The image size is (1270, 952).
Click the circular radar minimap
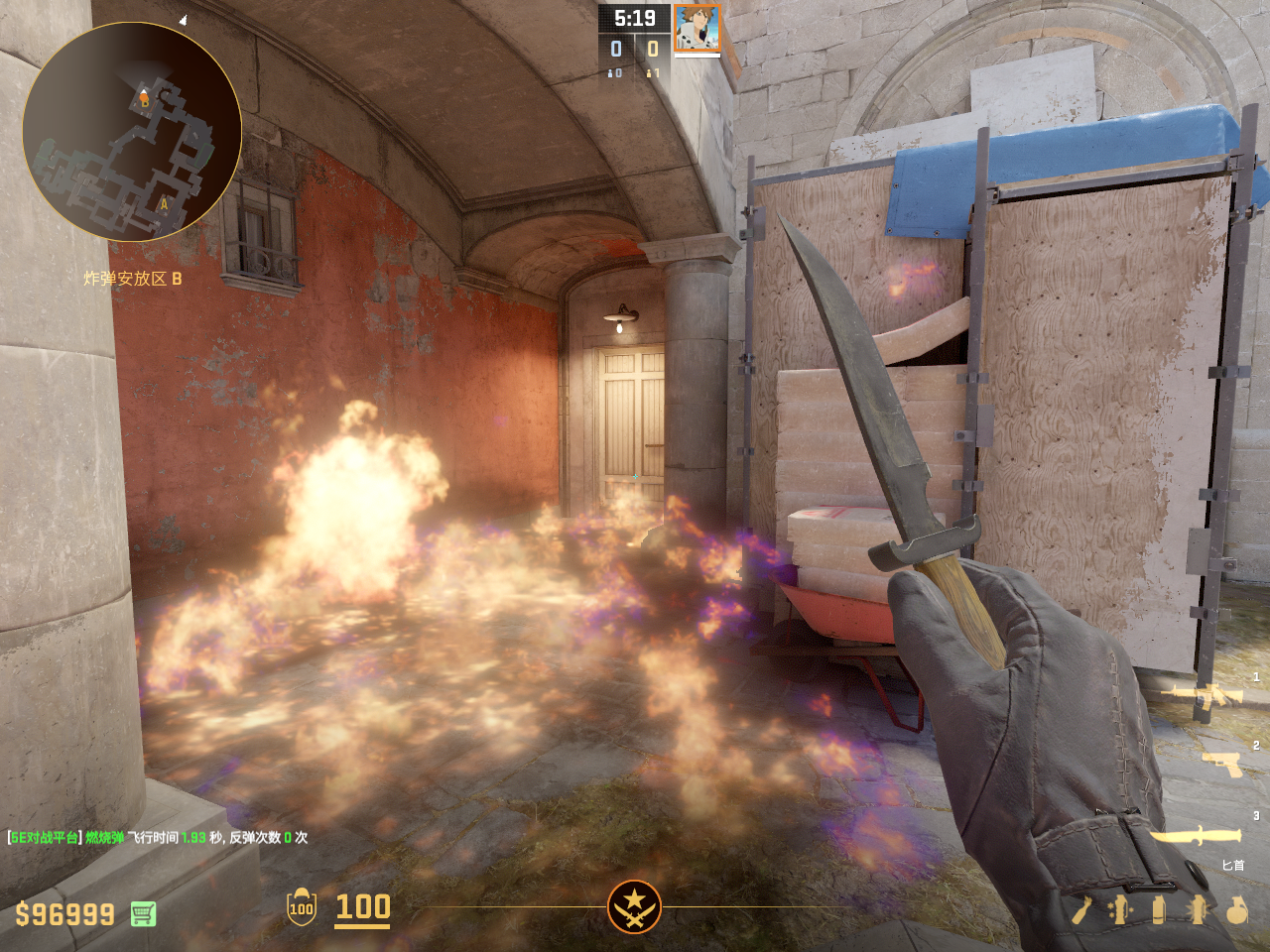(x=132, y=132)
